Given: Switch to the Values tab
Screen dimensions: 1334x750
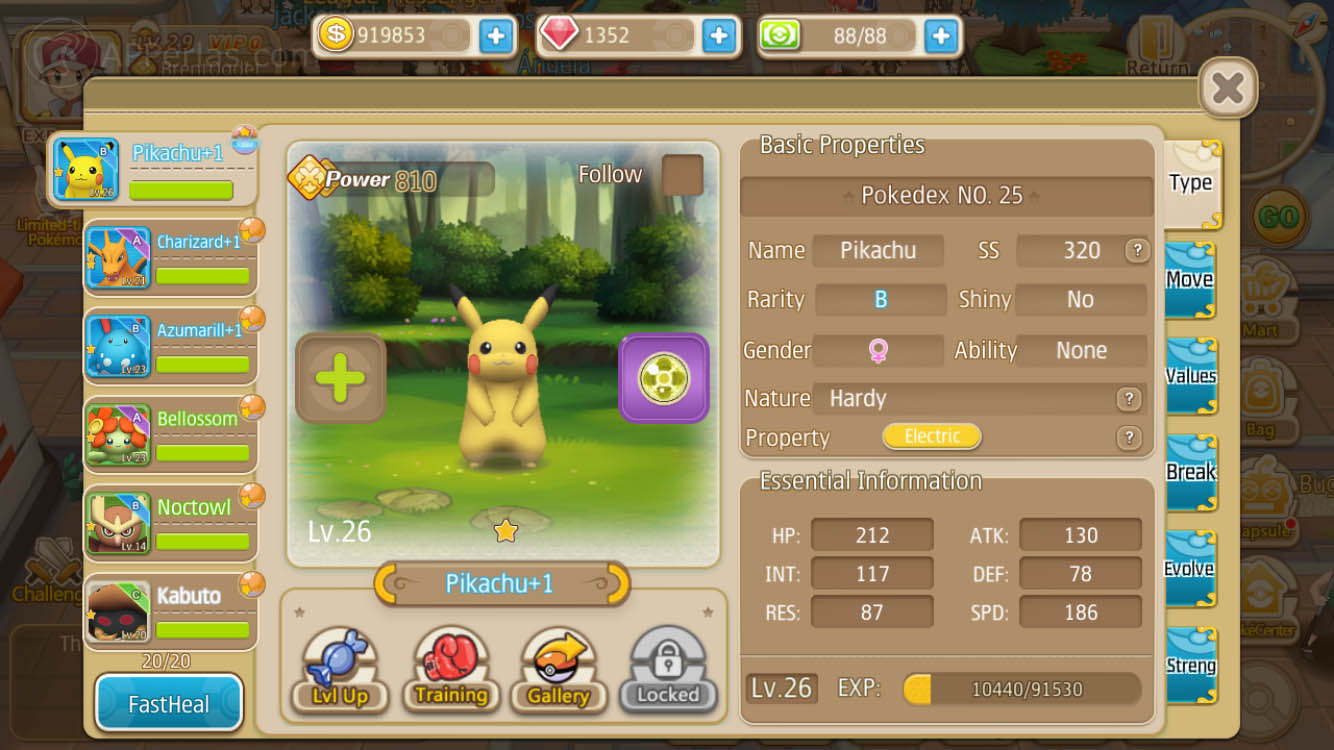Looking at the screenshot, I should tap(1190, 376).
